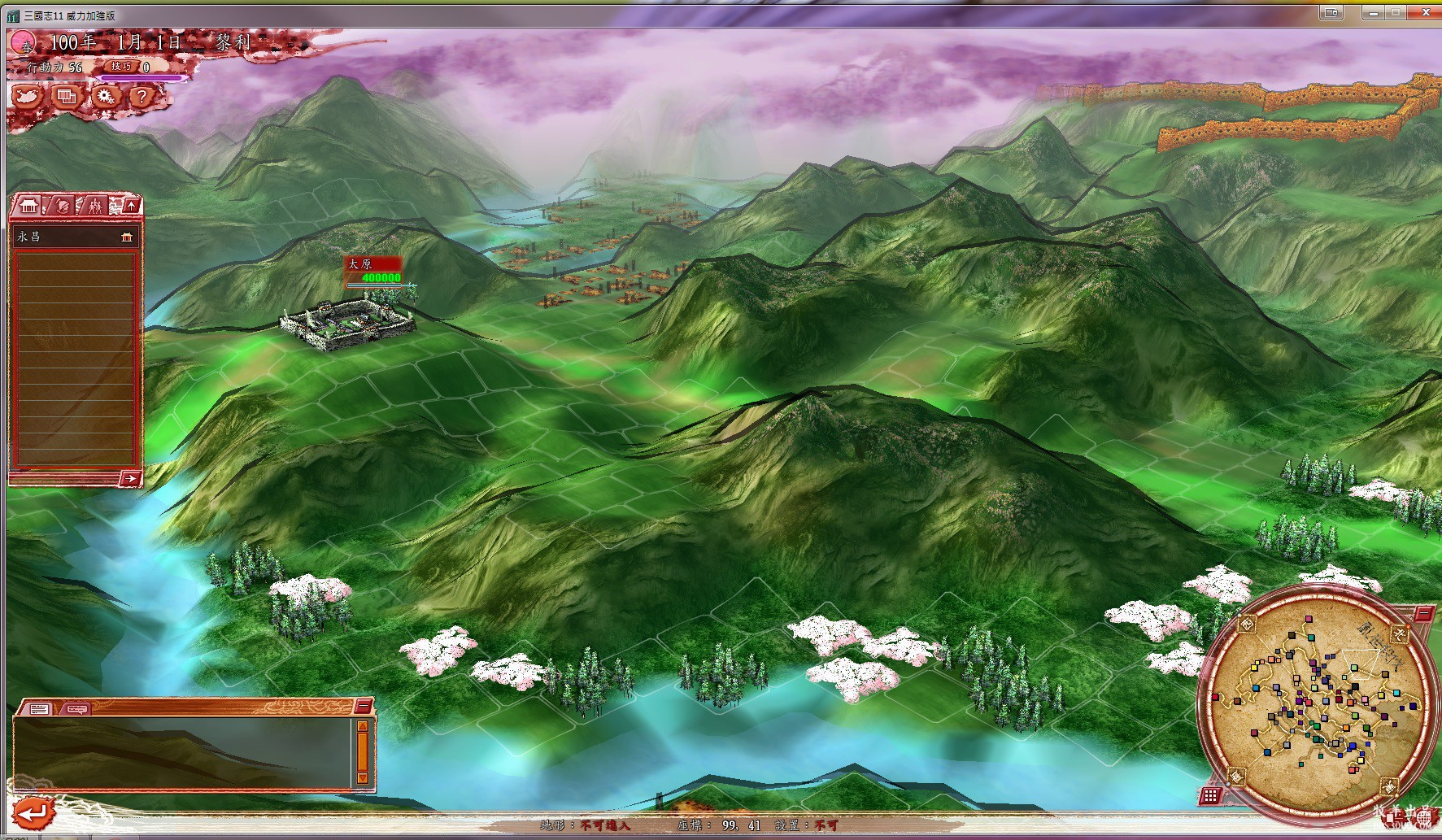This screenshot has width=1442, height=840.
Task: Toggle the grid button beside the minimap
Action: 1210,796
